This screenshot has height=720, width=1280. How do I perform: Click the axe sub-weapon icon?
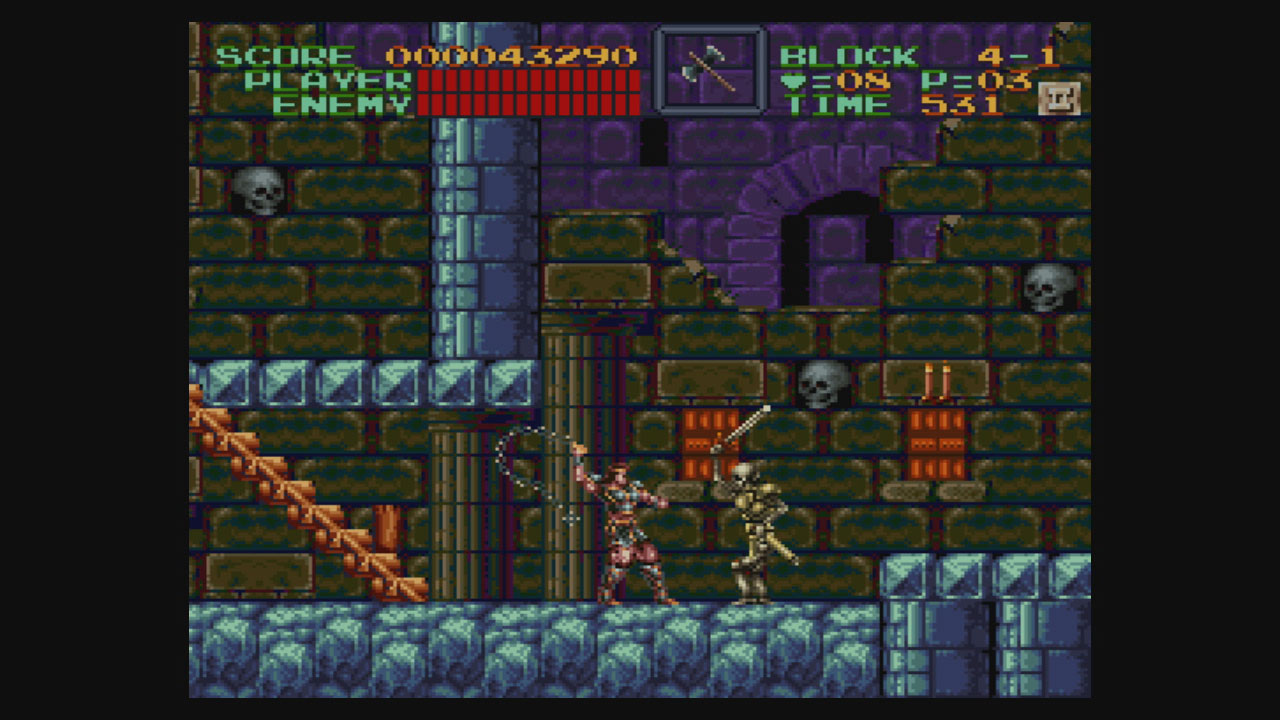(711, 70)
